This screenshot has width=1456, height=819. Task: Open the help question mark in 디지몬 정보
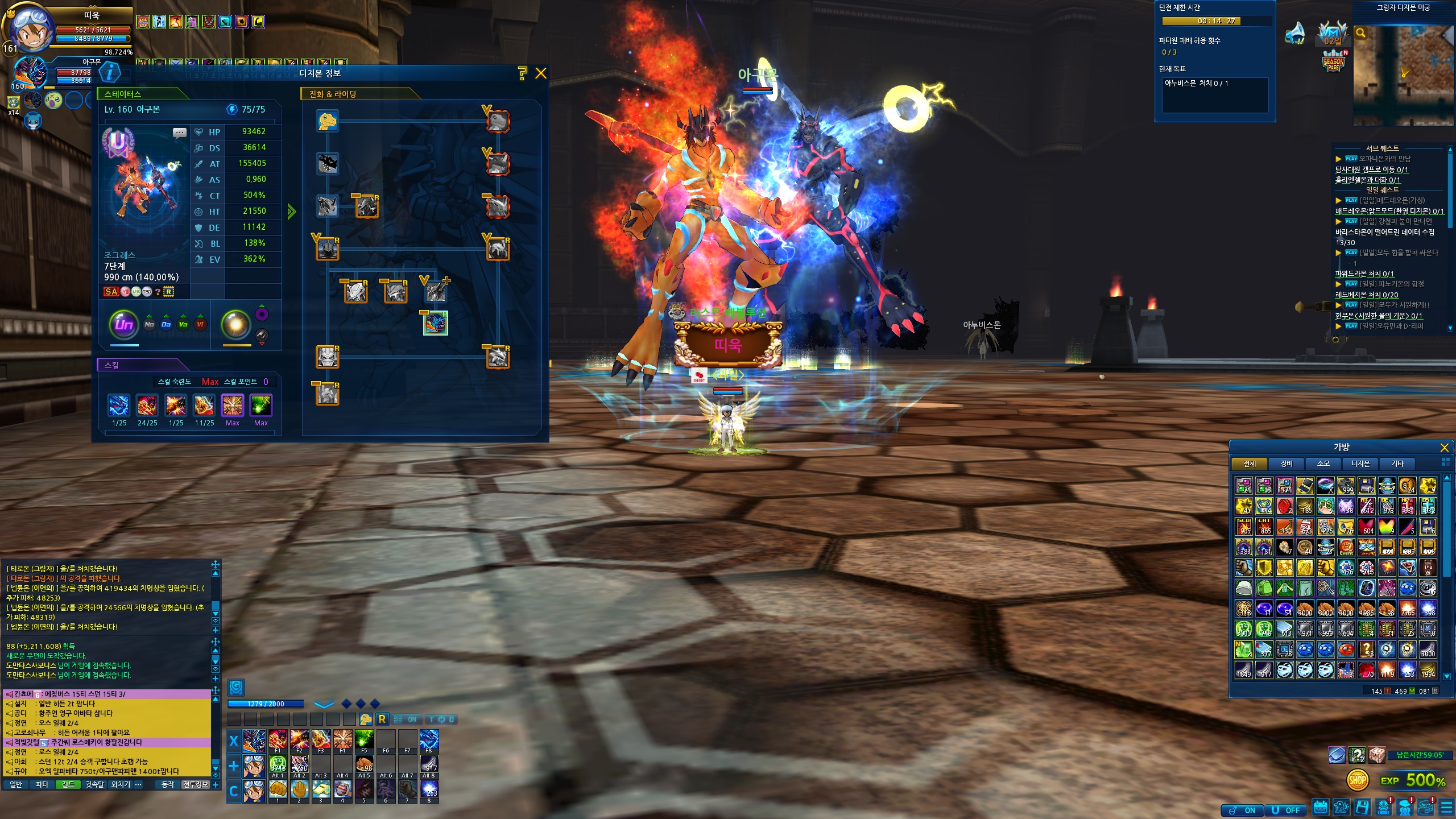coord(522,73)
